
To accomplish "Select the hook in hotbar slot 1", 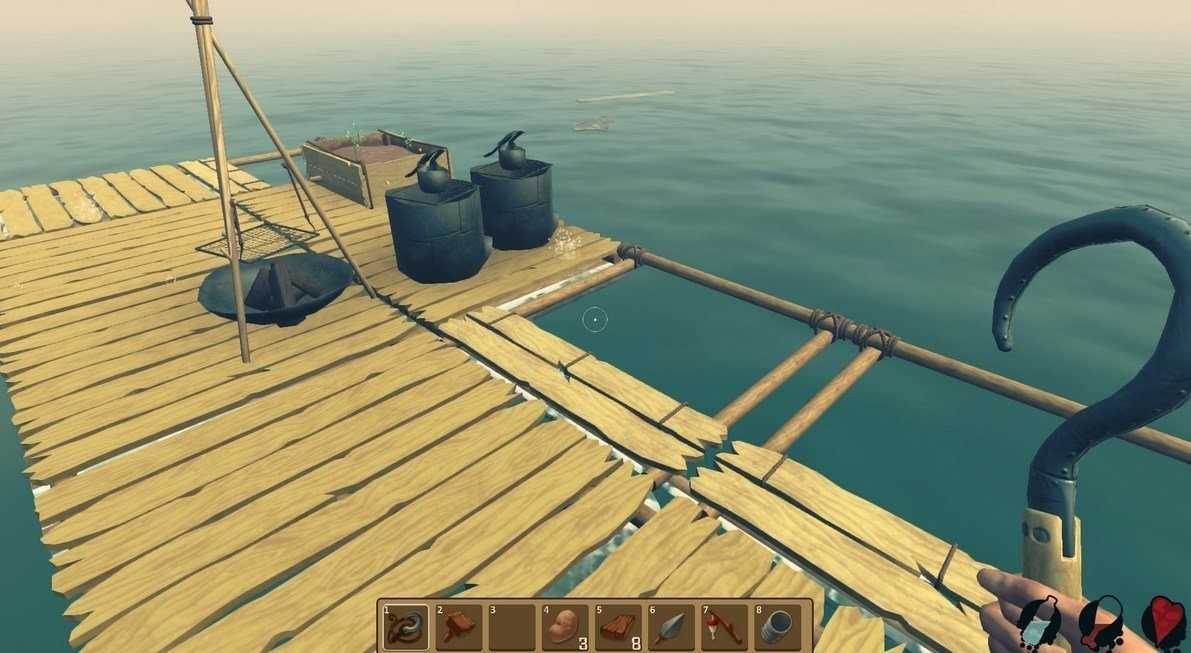I will (x=406, y=627).
